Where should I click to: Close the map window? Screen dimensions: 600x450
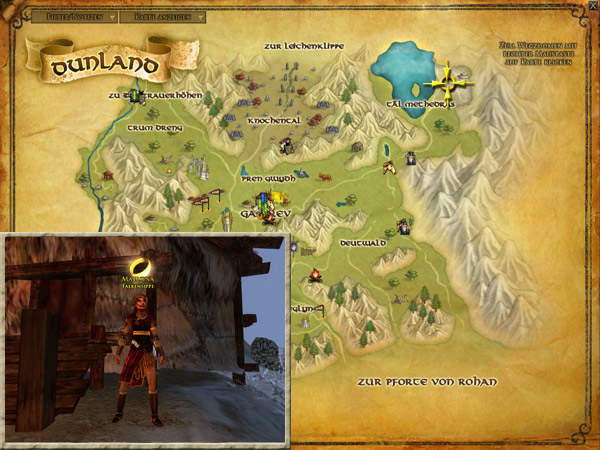[x=592, y=6]
